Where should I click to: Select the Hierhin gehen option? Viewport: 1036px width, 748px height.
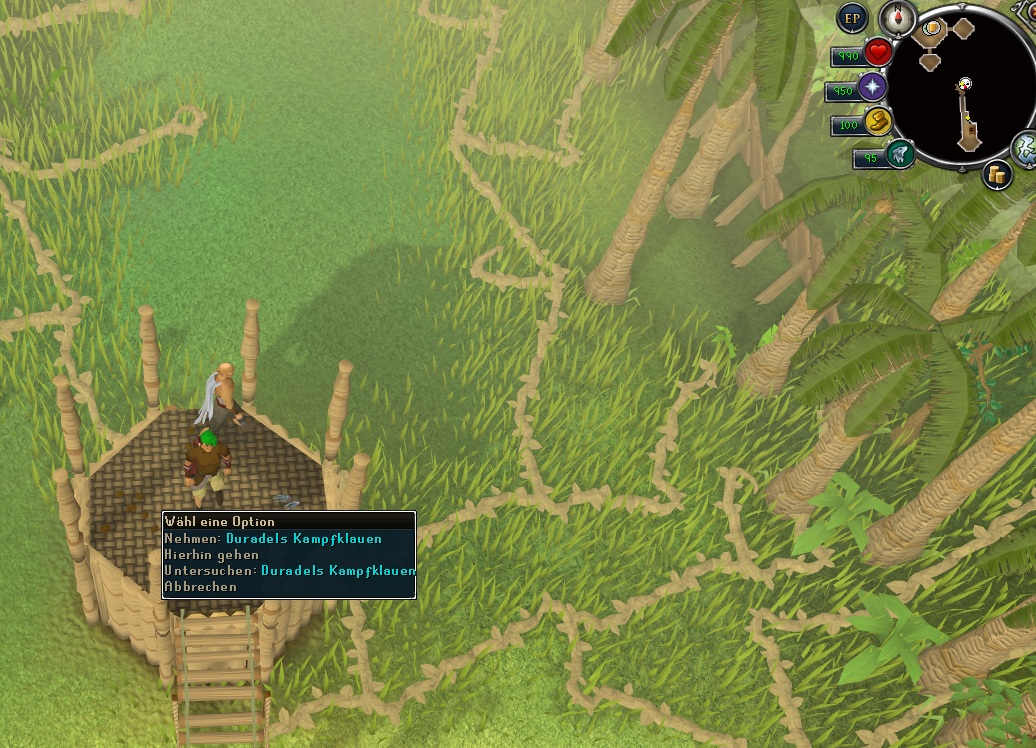point(212,555)
